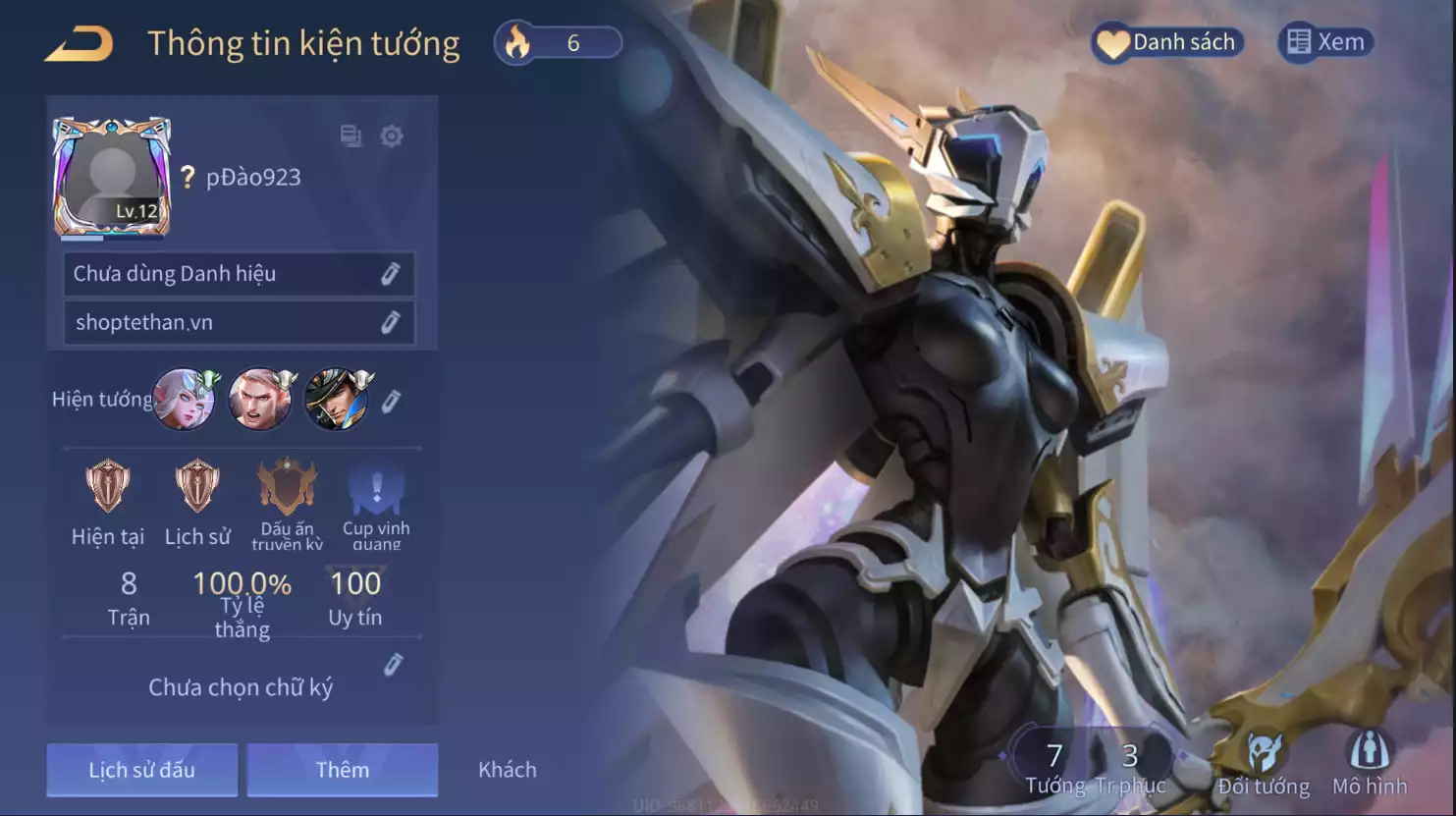Open the Dấu ấn truyền kỳ emblem

[287, 487]
